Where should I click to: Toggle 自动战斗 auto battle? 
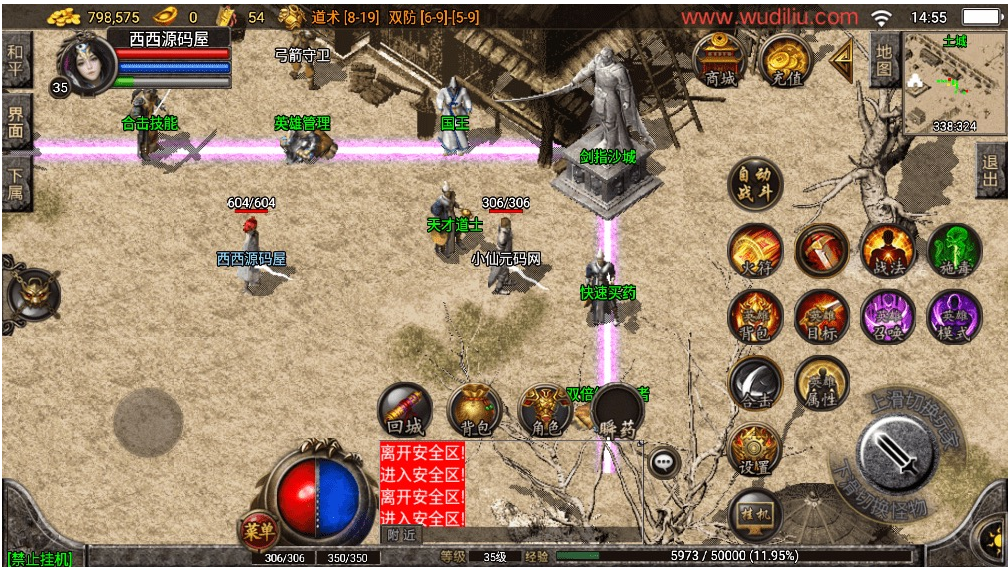click(754, 185)
